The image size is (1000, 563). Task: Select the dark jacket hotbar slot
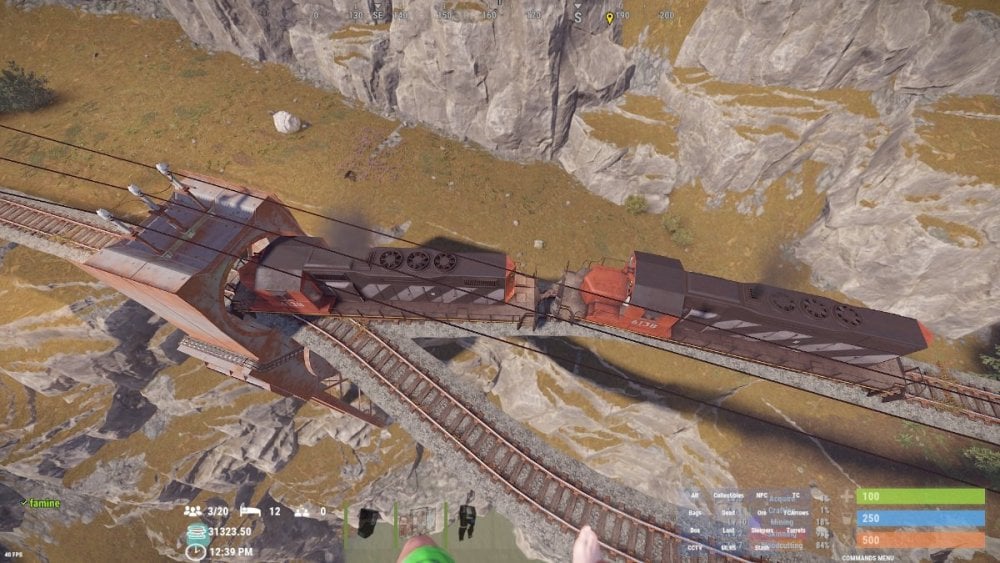coord(368,520)
